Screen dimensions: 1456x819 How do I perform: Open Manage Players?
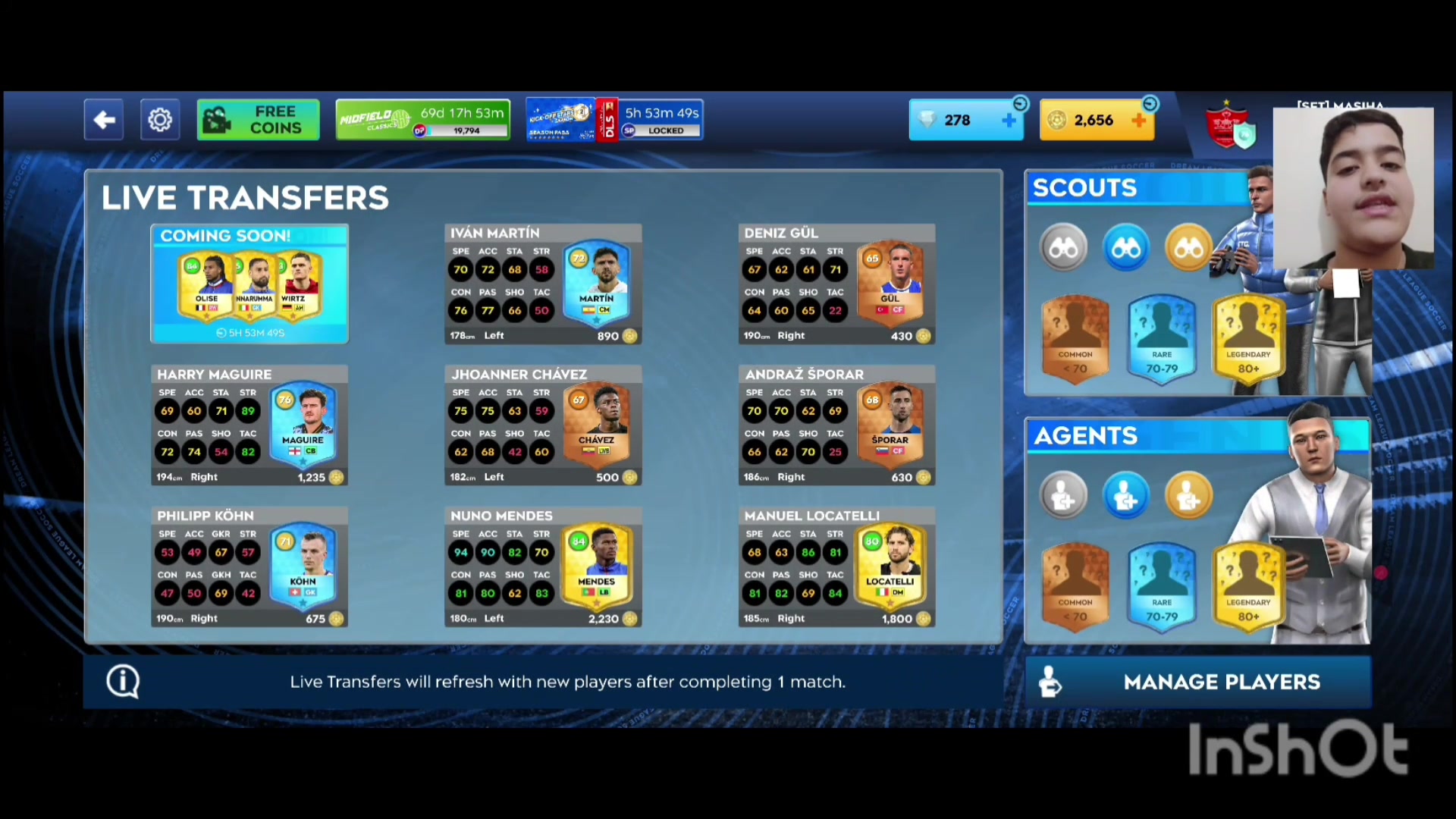point(1197,682)
